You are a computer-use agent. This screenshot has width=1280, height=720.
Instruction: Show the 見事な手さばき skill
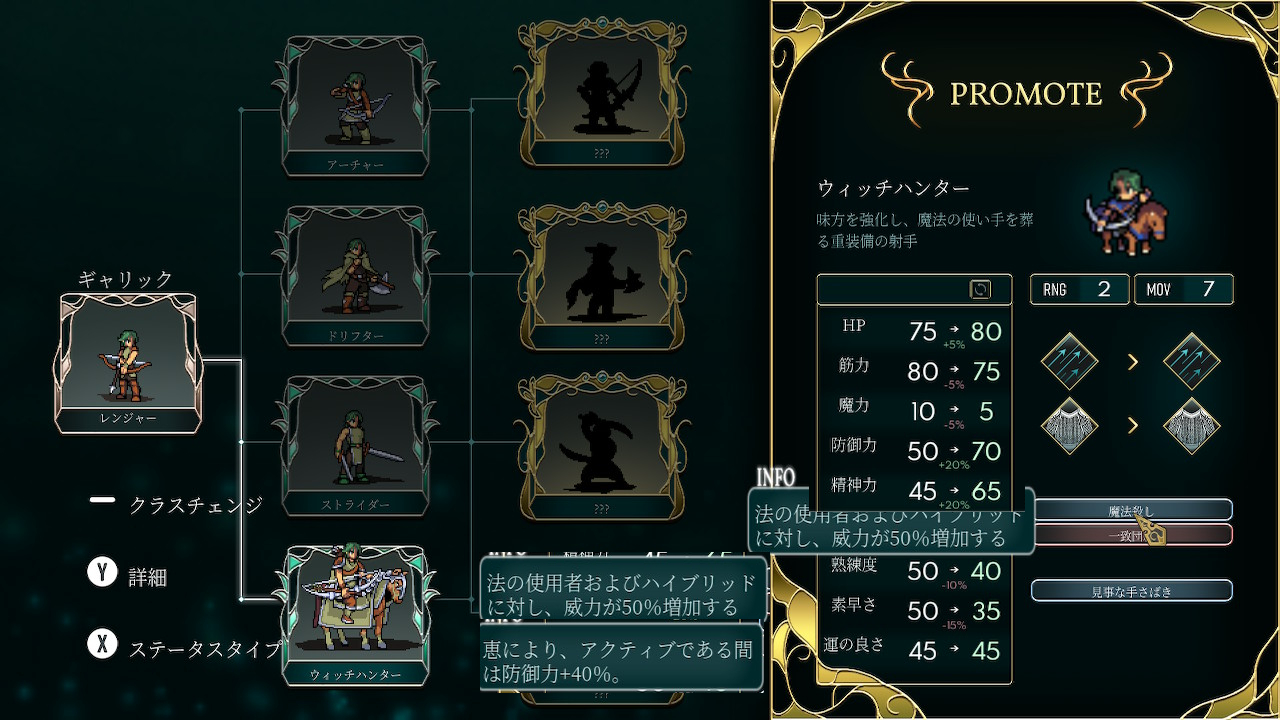click(1131, 591)
